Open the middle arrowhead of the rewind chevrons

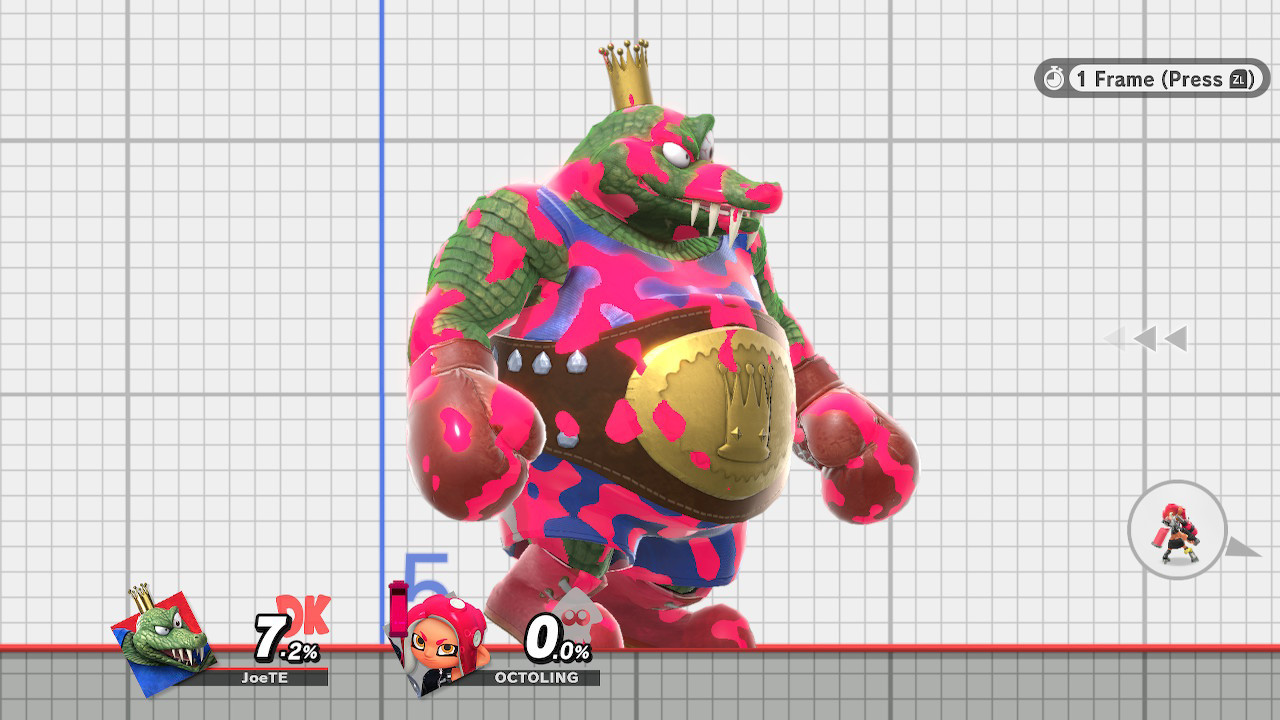[1145, 340]
